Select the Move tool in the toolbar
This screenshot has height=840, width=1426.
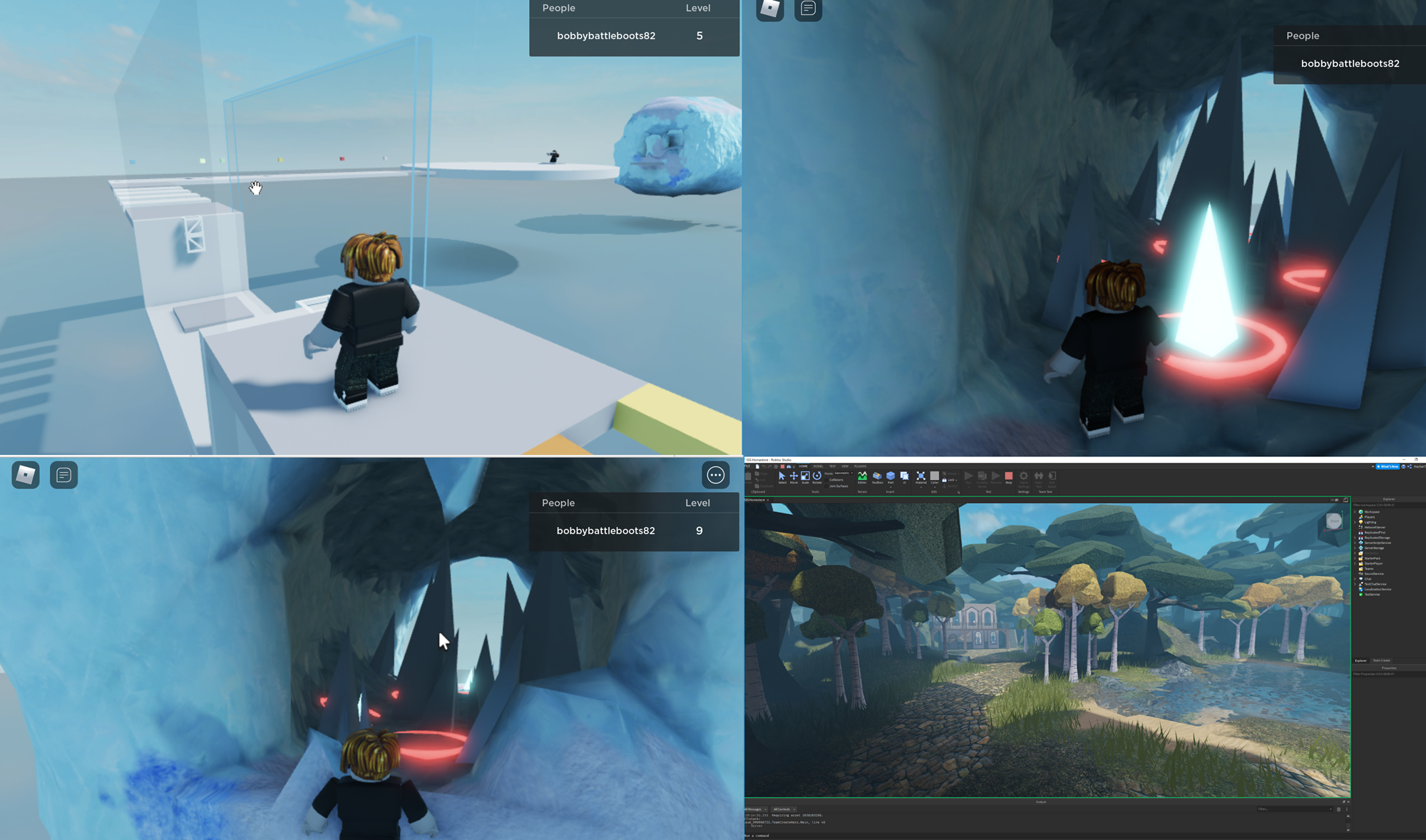coord(794,477)
